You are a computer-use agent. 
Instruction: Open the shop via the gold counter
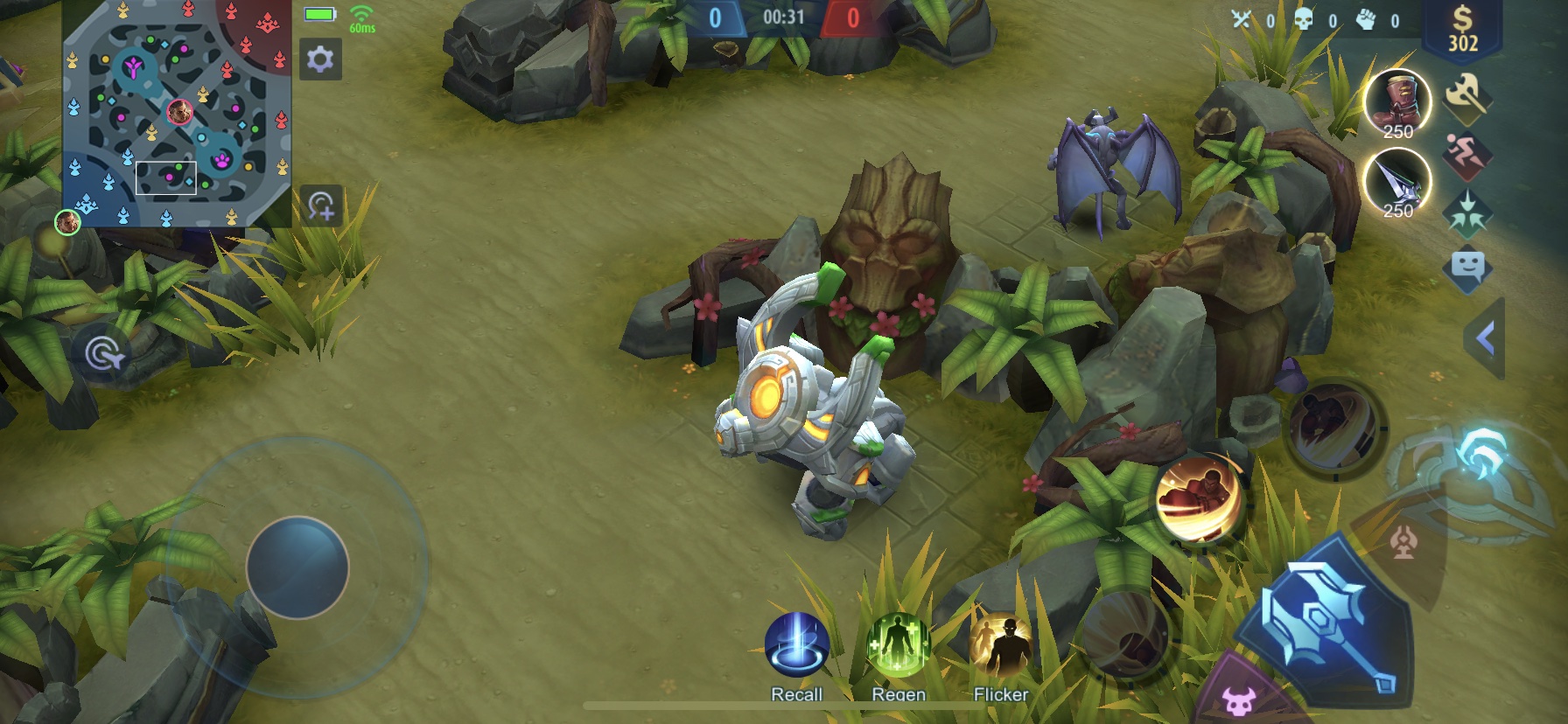(x=1462, y=31)
